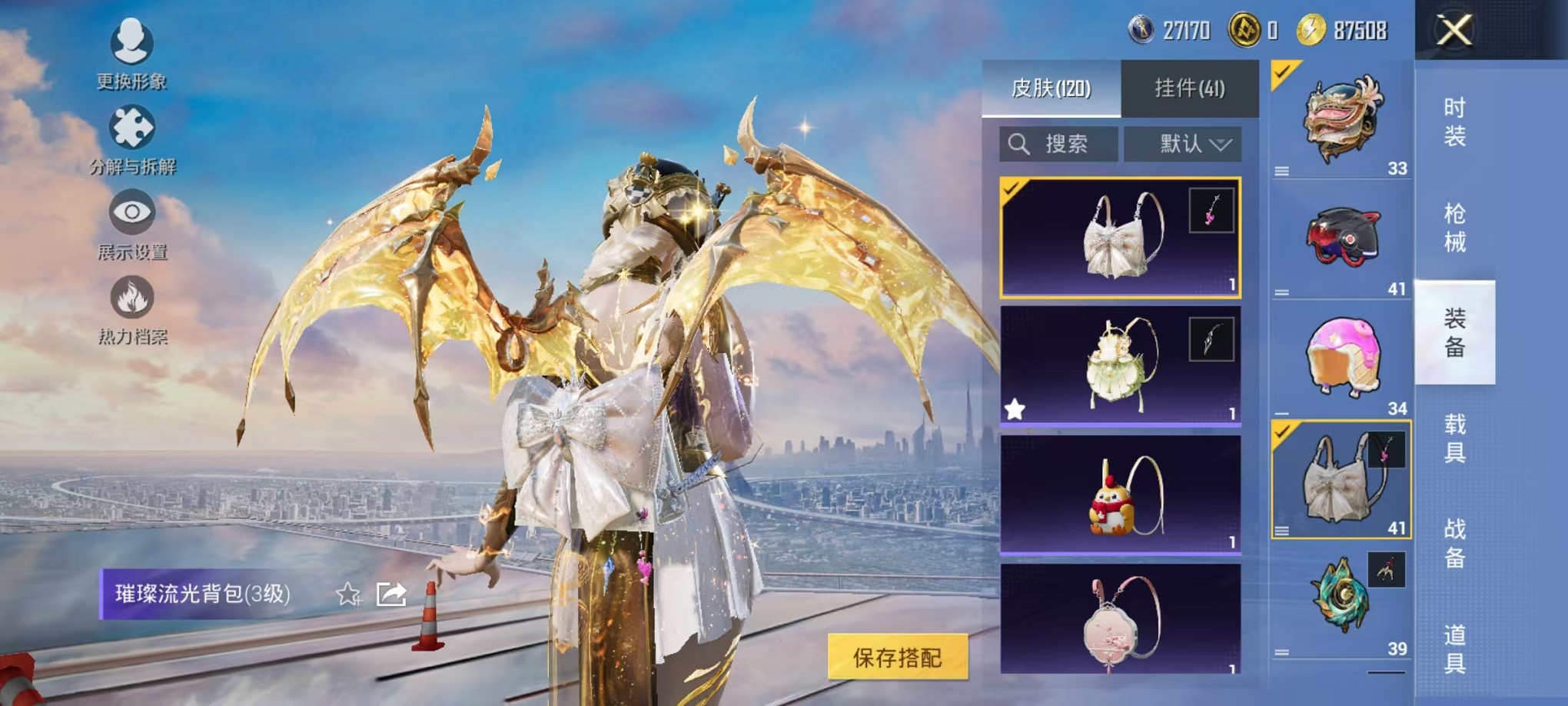
Task: Open 更换形象 change appearance
Action: pyautogui.click(x=131, y=52)
